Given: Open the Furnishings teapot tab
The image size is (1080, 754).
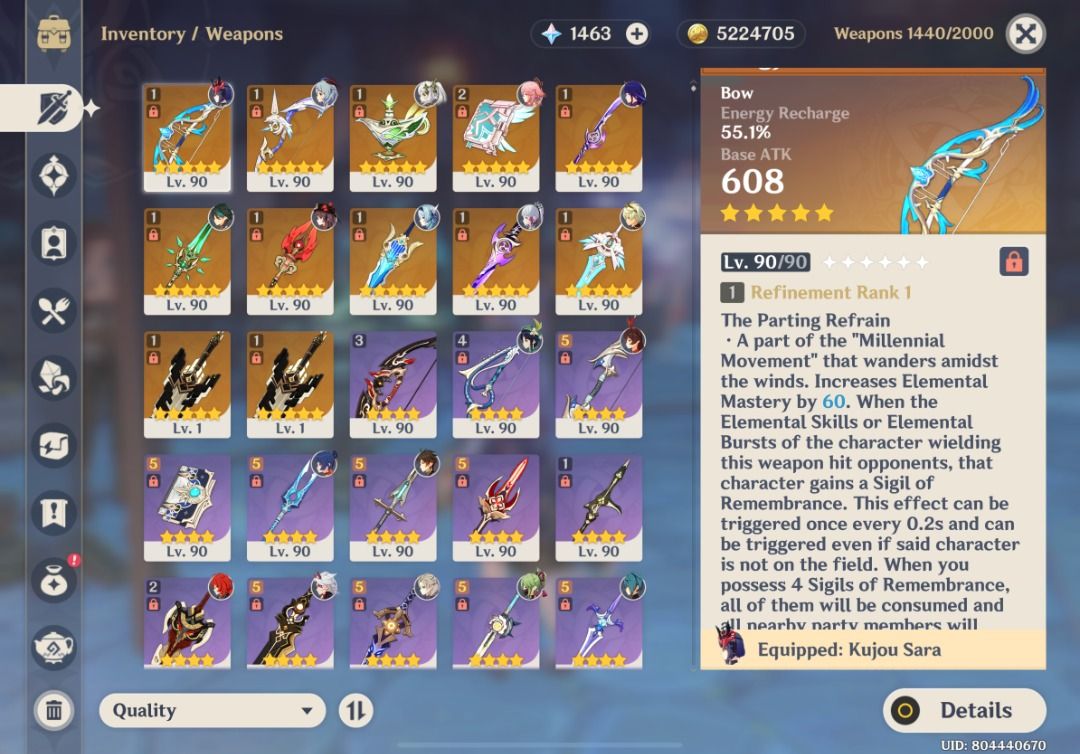Looking at the screenshot, I should (x=54, y=647).
